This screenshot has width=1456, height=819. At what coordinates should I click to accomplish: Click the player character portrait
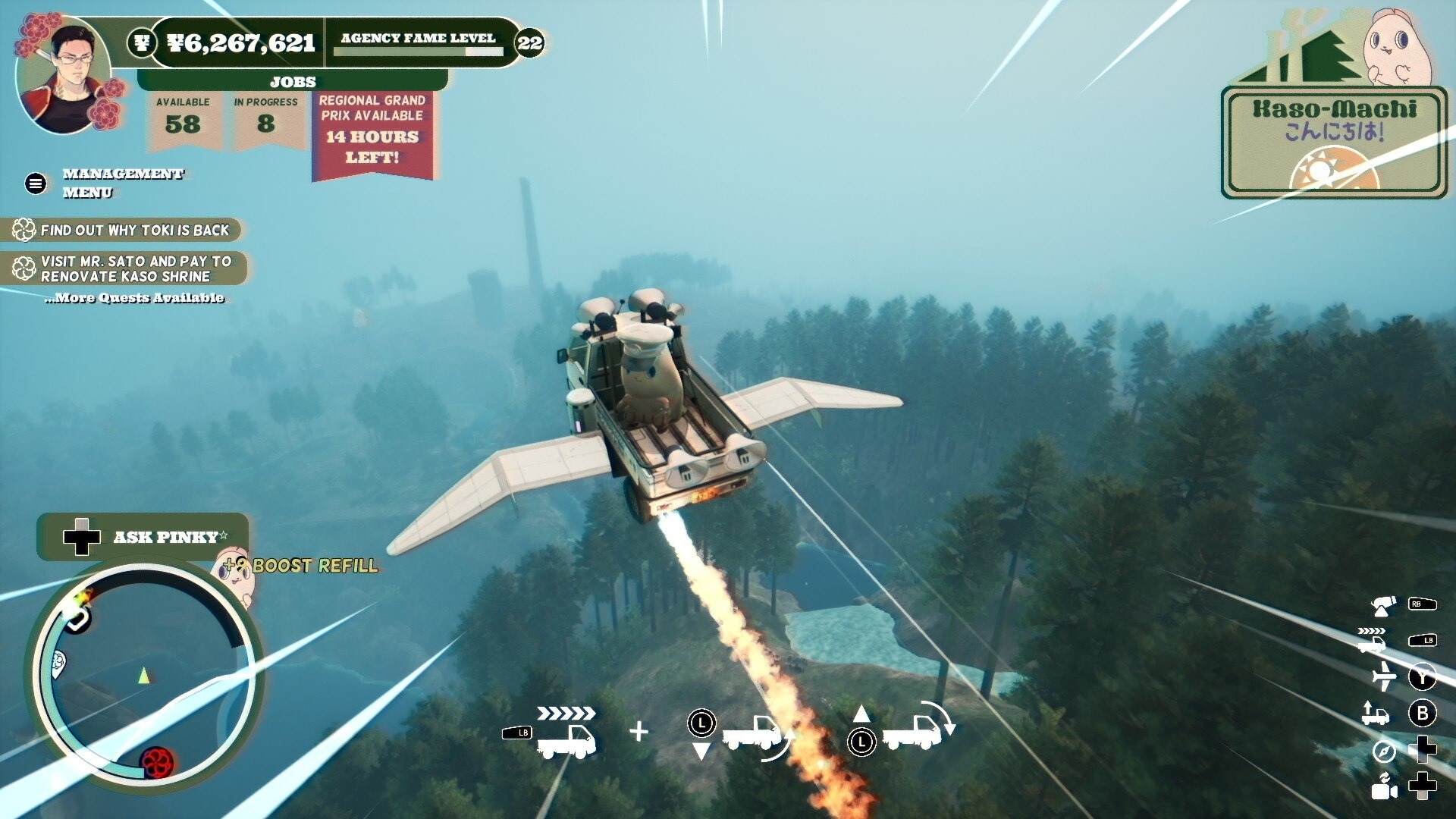point(64,76)
